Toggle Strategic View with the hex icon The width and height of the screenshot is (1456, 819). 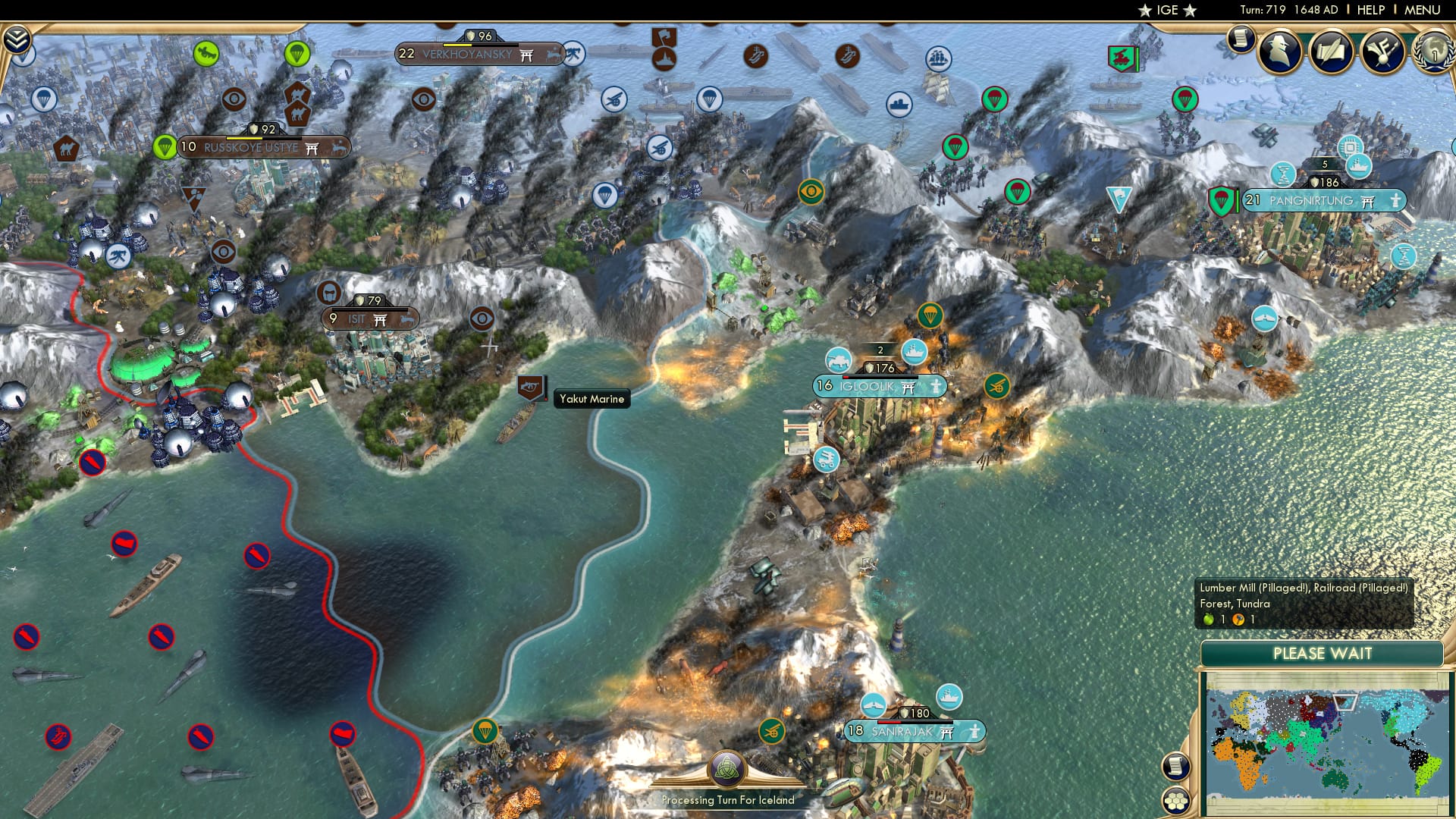(1176, 802)
